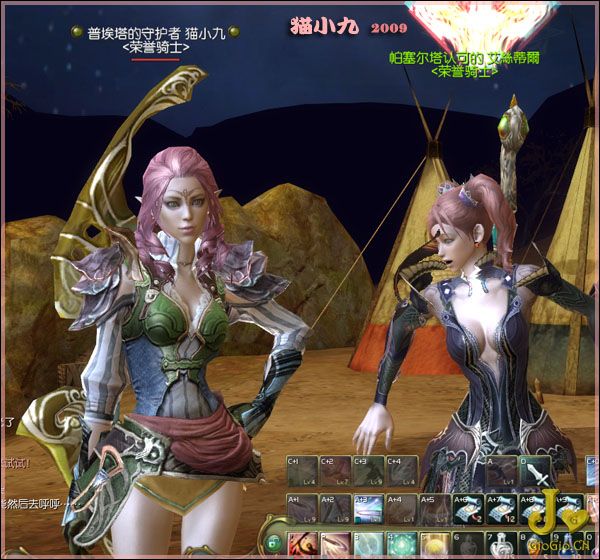Select the C+4 hotbar skill
This screenshot has width=600, height=560.
[x=401, y=471]
